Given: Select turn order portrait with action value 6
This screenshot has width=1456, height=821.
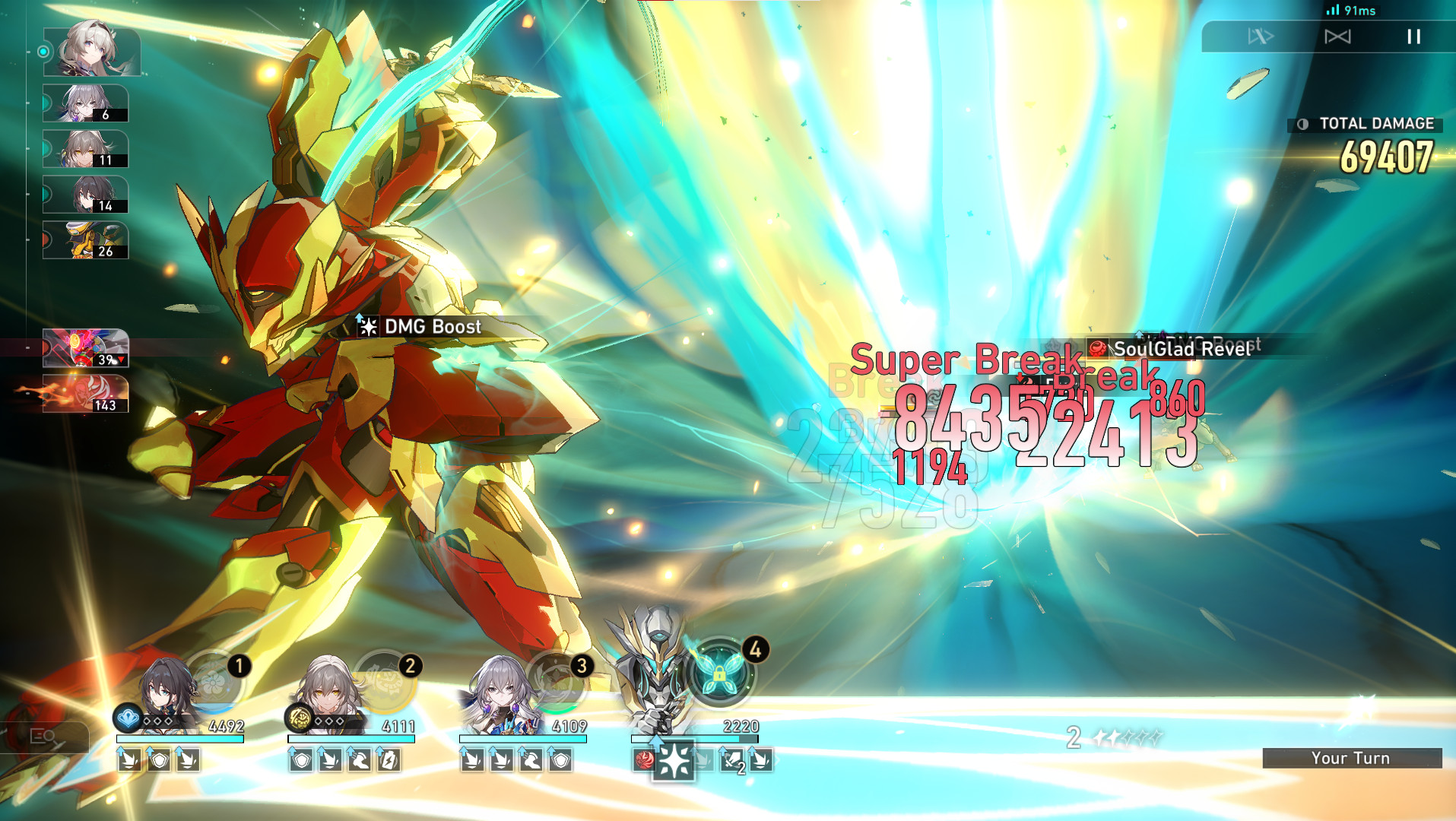Looking at the screenshot, I should point(85,103).
